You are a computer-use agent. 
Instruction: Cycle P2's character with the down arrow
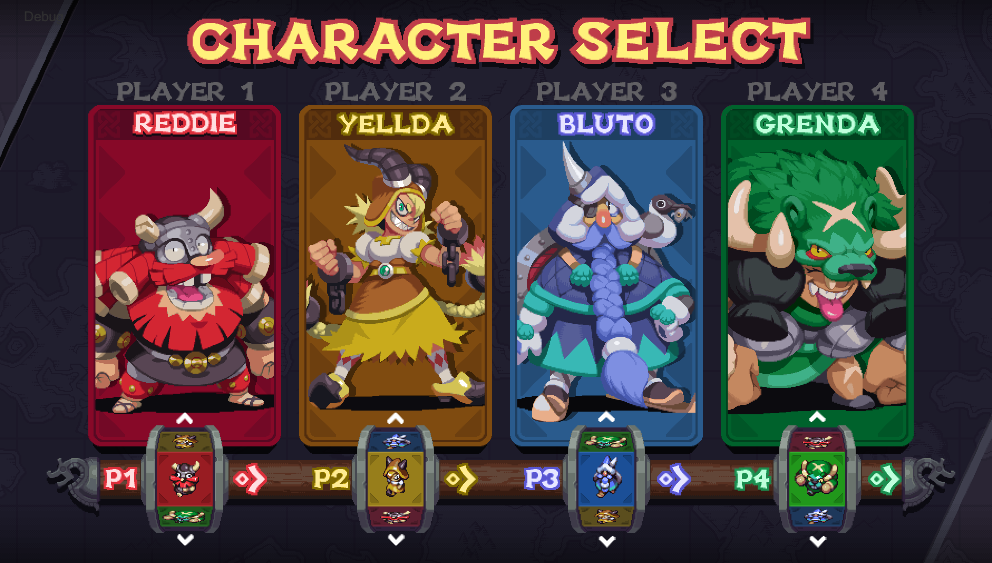396,540
